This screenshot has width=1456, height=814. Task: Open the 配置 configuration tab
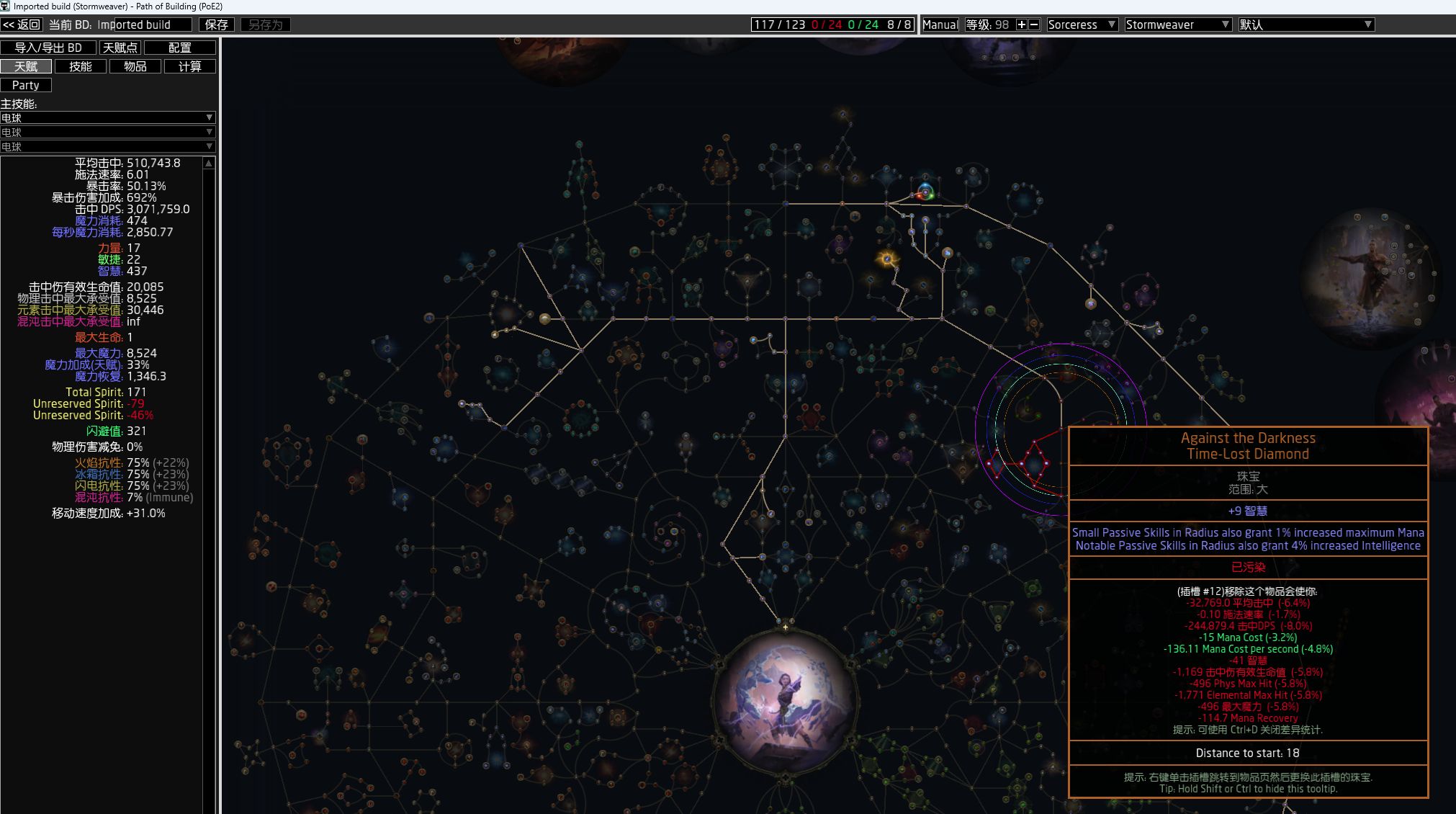[x=179, y=48]
